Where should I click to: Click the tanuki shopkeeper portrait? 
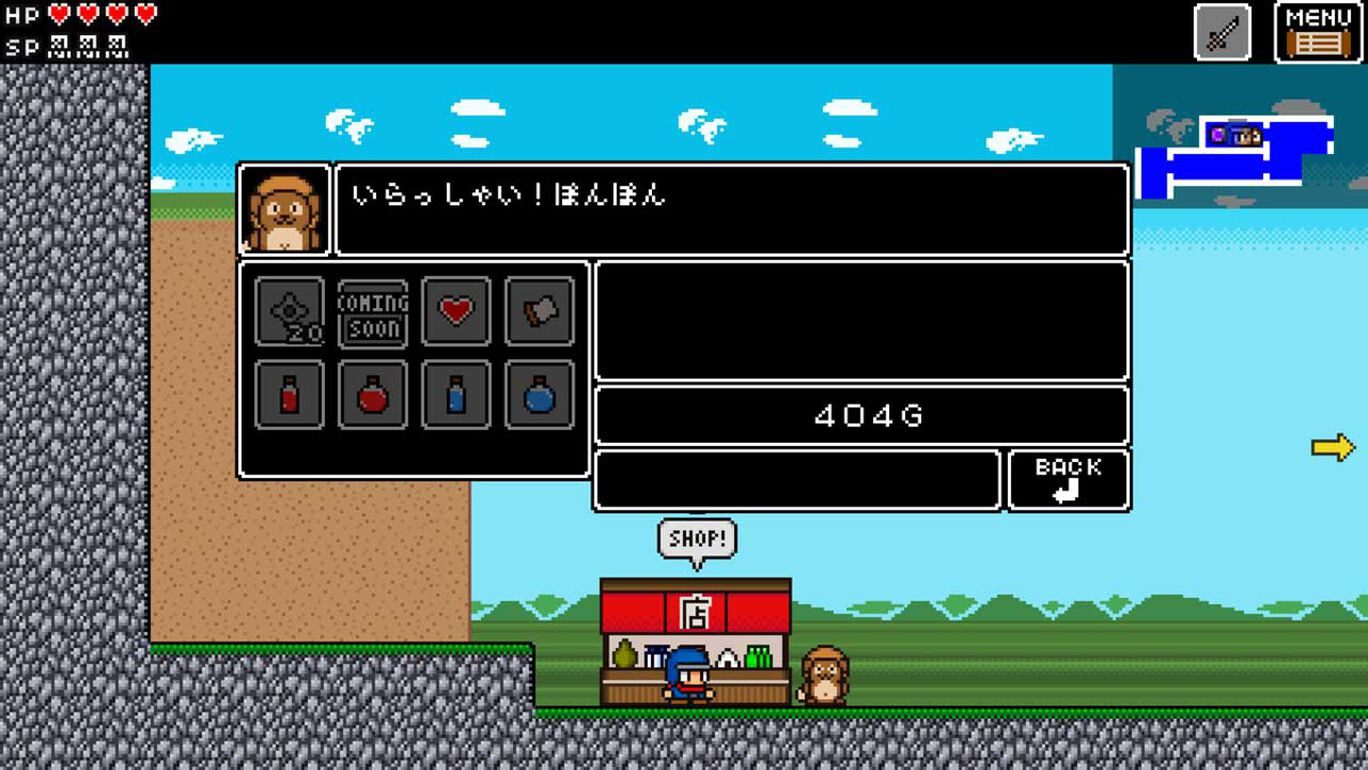(x=283, y=210)
